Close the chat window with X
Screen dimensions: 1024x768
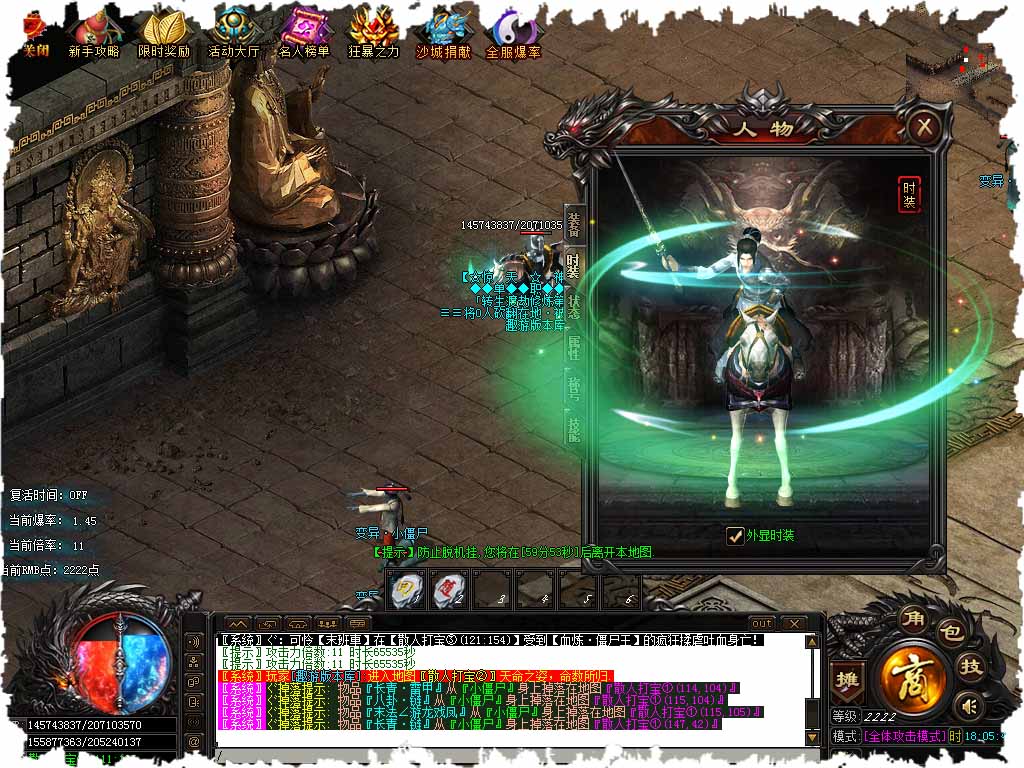coord(793,624)
